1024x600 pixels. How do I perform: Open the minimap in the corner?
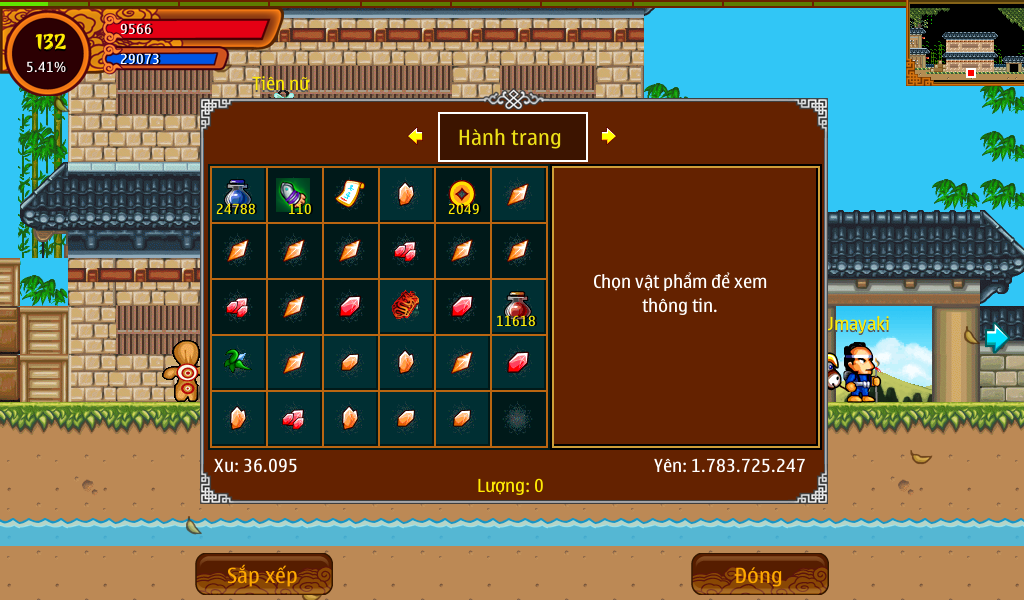pos(965,43)
